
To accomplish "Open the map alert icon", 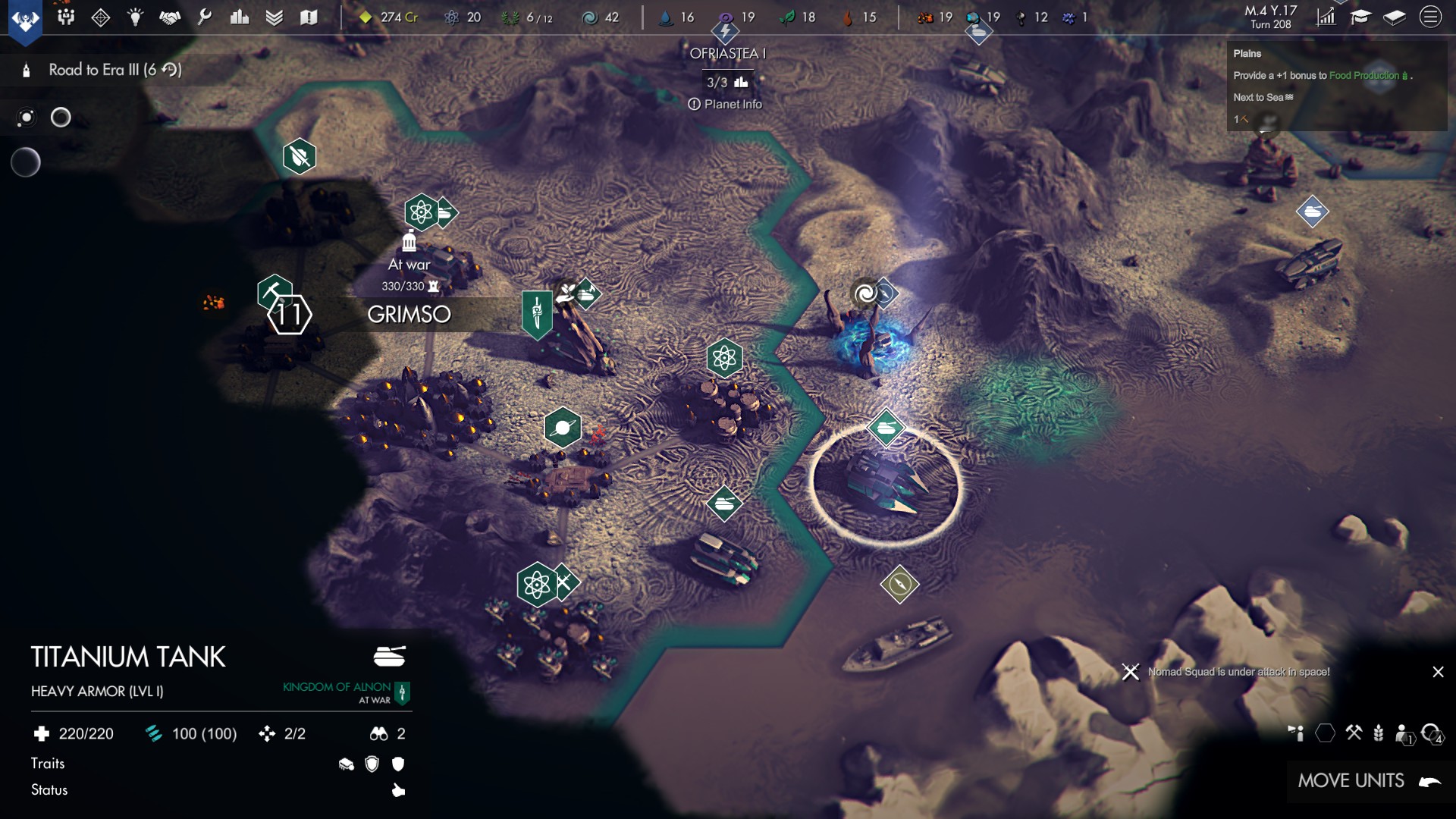I will pos(308,17).
